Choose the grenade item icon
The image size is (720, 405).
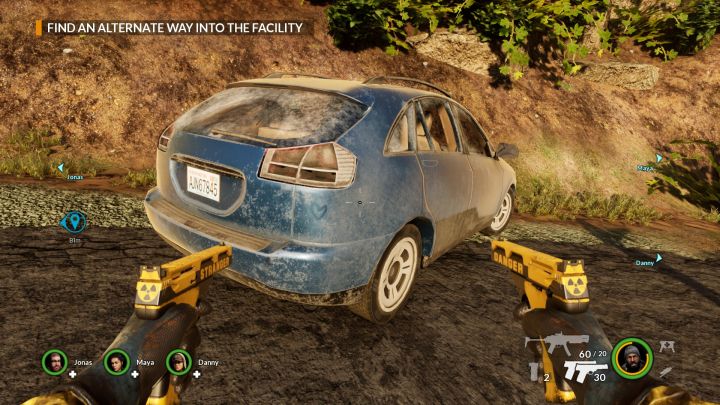click(534, 370)
